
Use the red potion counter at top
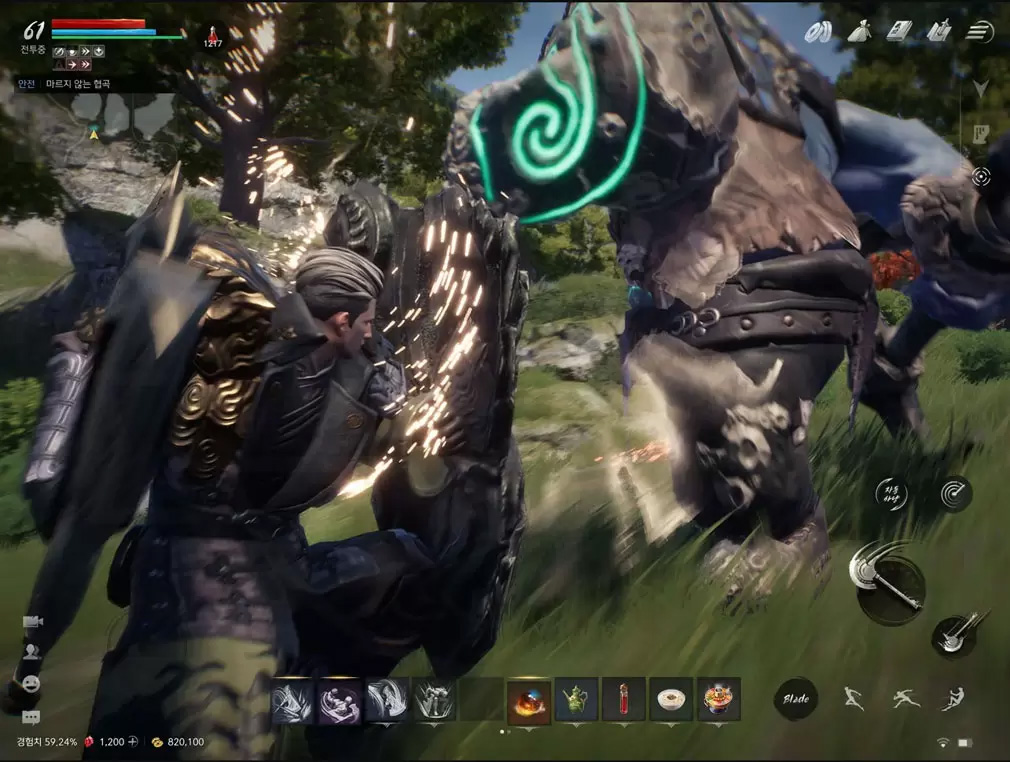click(213, 35)
